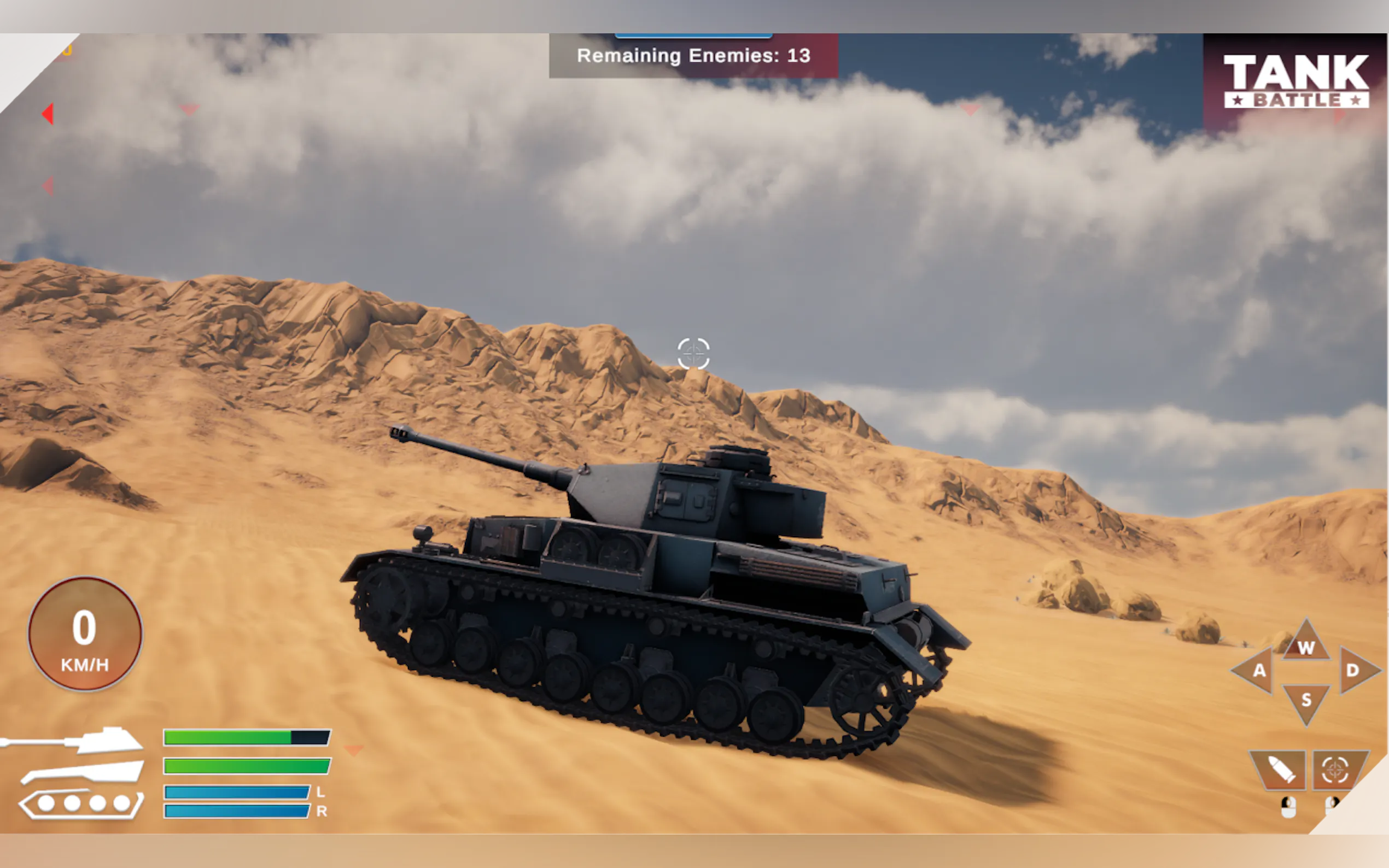Click the A left arrow button
The height and width of the screenshot is (868, 1389).
(1256, 670)
